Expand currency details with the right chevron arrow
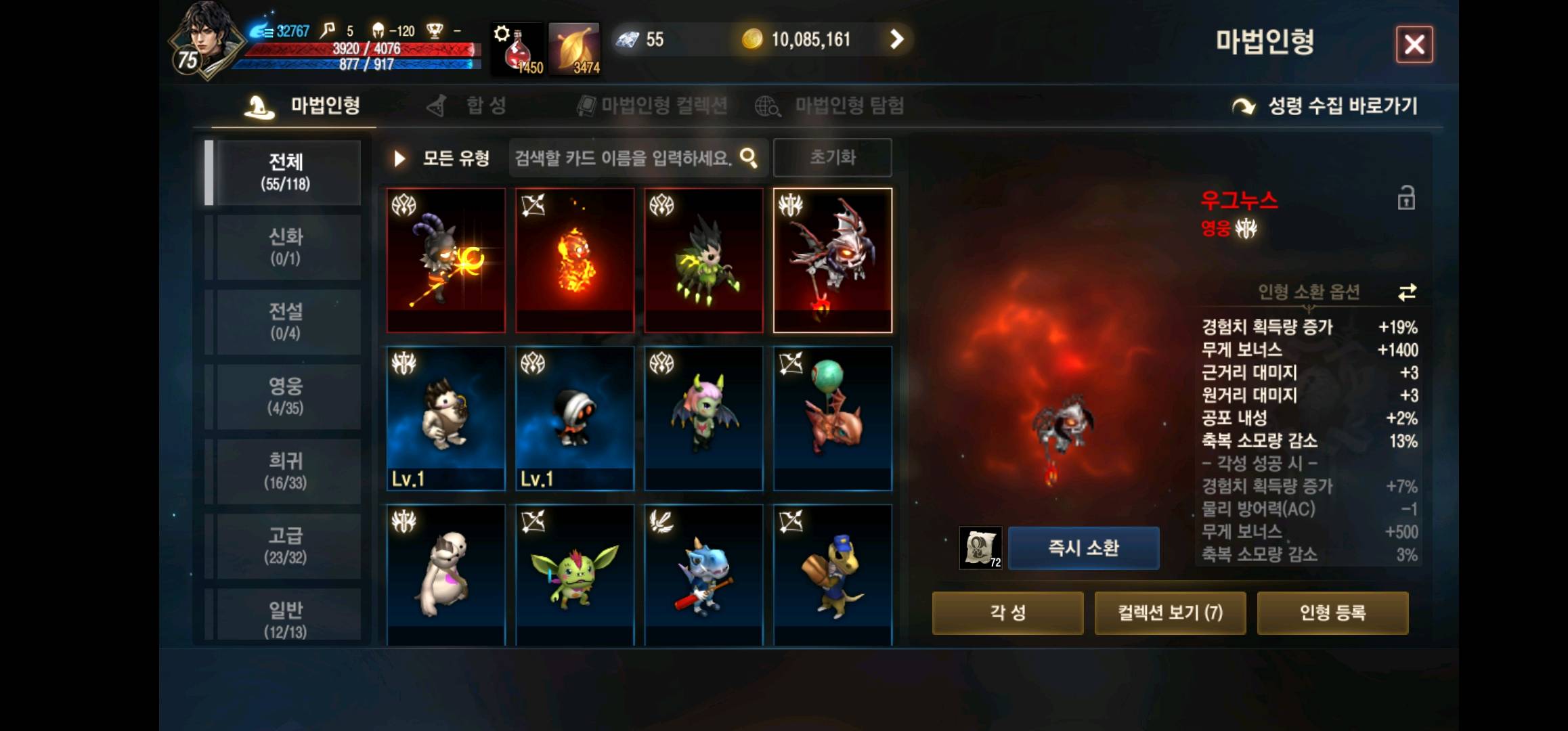 tap(898, 39)
